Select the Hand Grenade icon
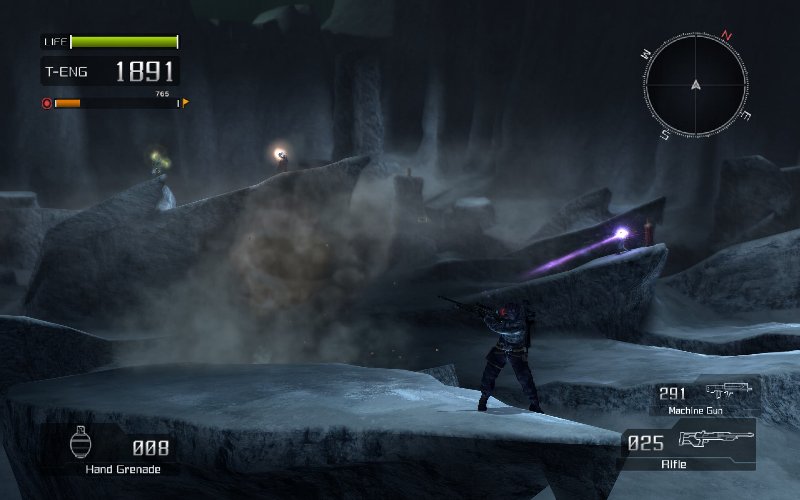This screenshot has width=800, height=500. pyautogui.click(x=83, y=443)
